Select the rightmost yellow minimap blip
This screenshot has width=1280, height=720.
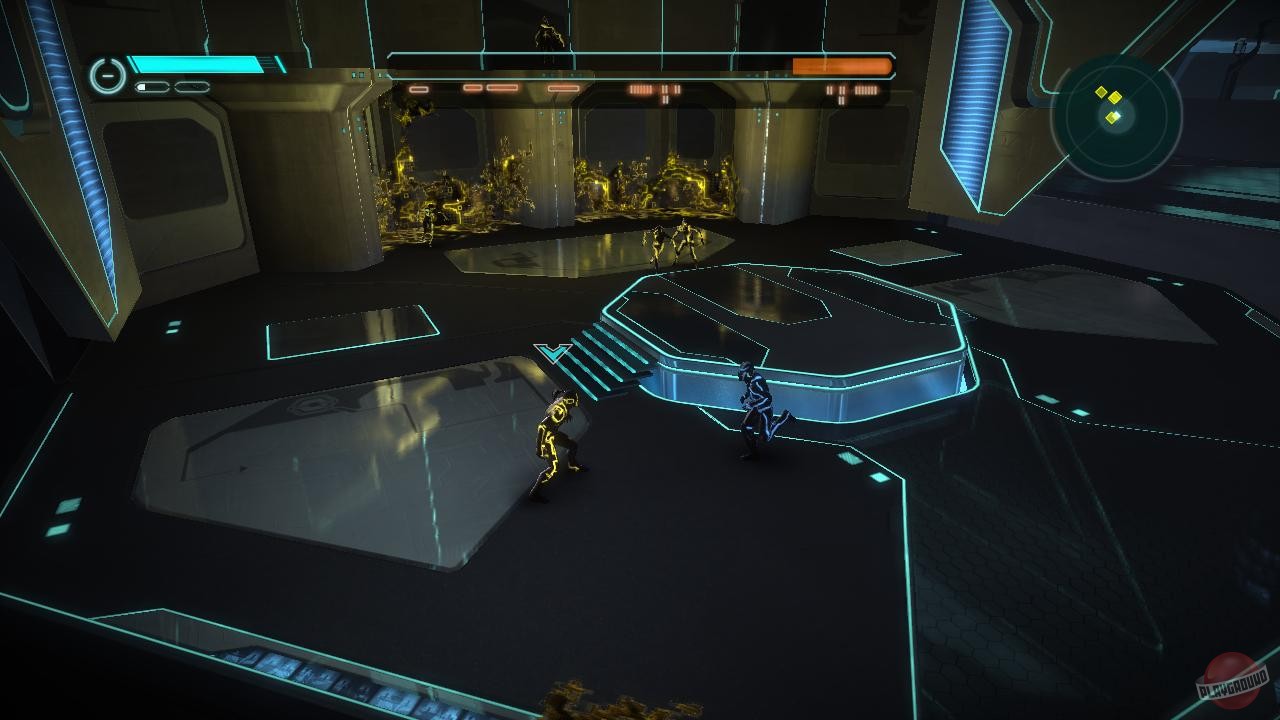(1115, 96)
